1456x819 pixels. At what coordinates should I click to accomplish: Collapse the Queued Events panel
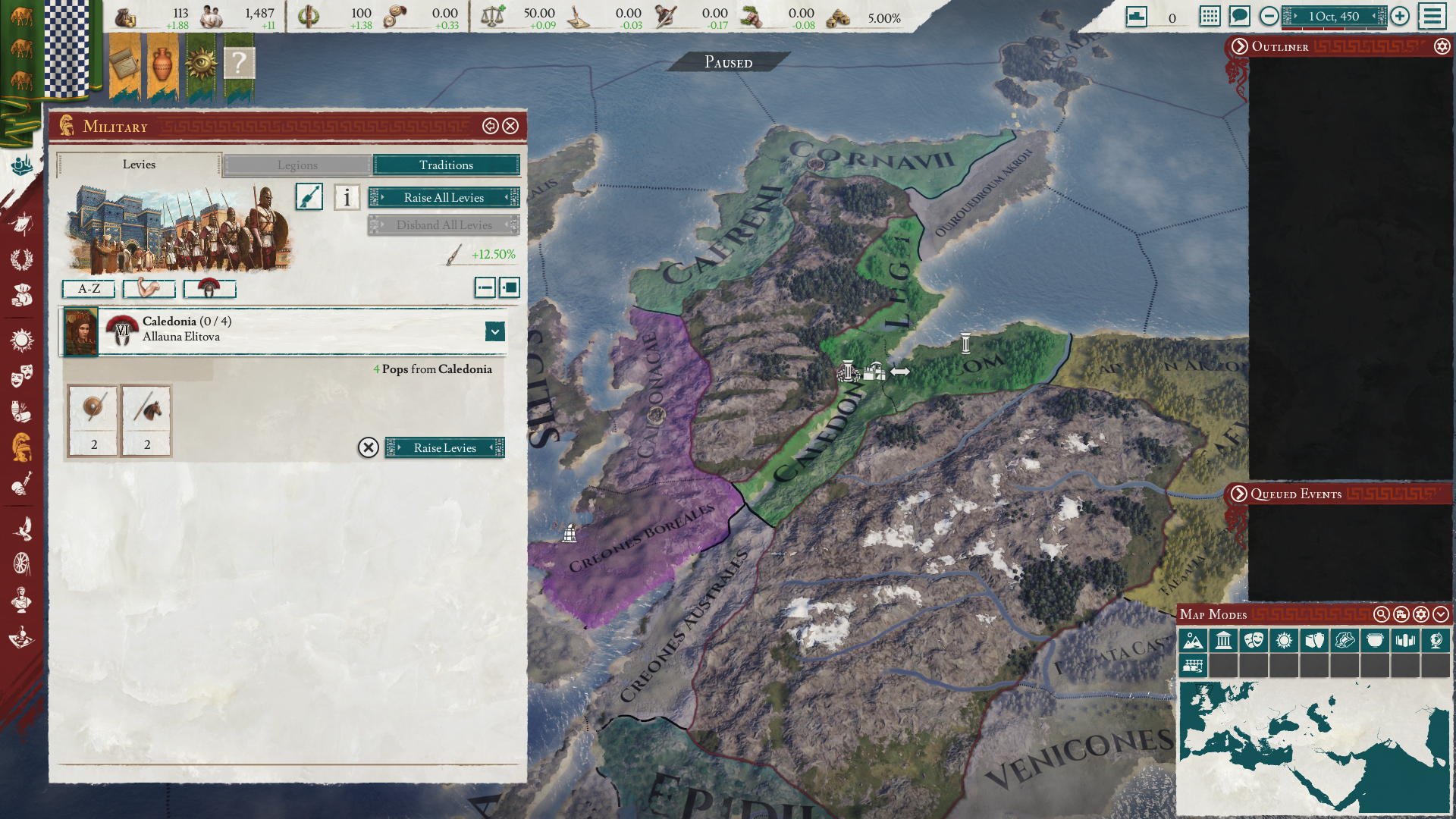coord(1239,494)
